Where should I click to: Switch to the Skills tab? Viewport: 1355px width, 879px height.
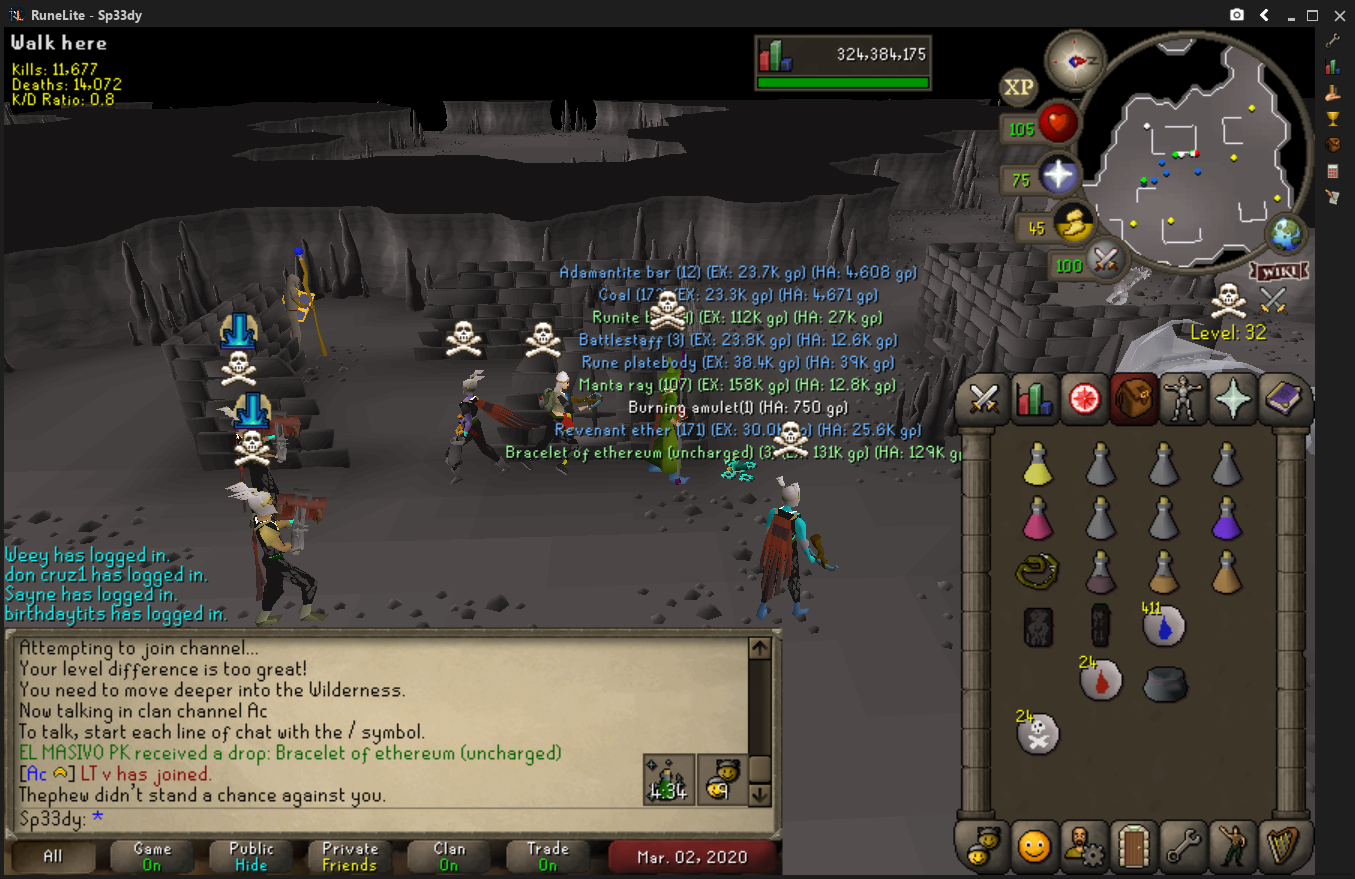pyautogui.click(x=1035, y=399)
